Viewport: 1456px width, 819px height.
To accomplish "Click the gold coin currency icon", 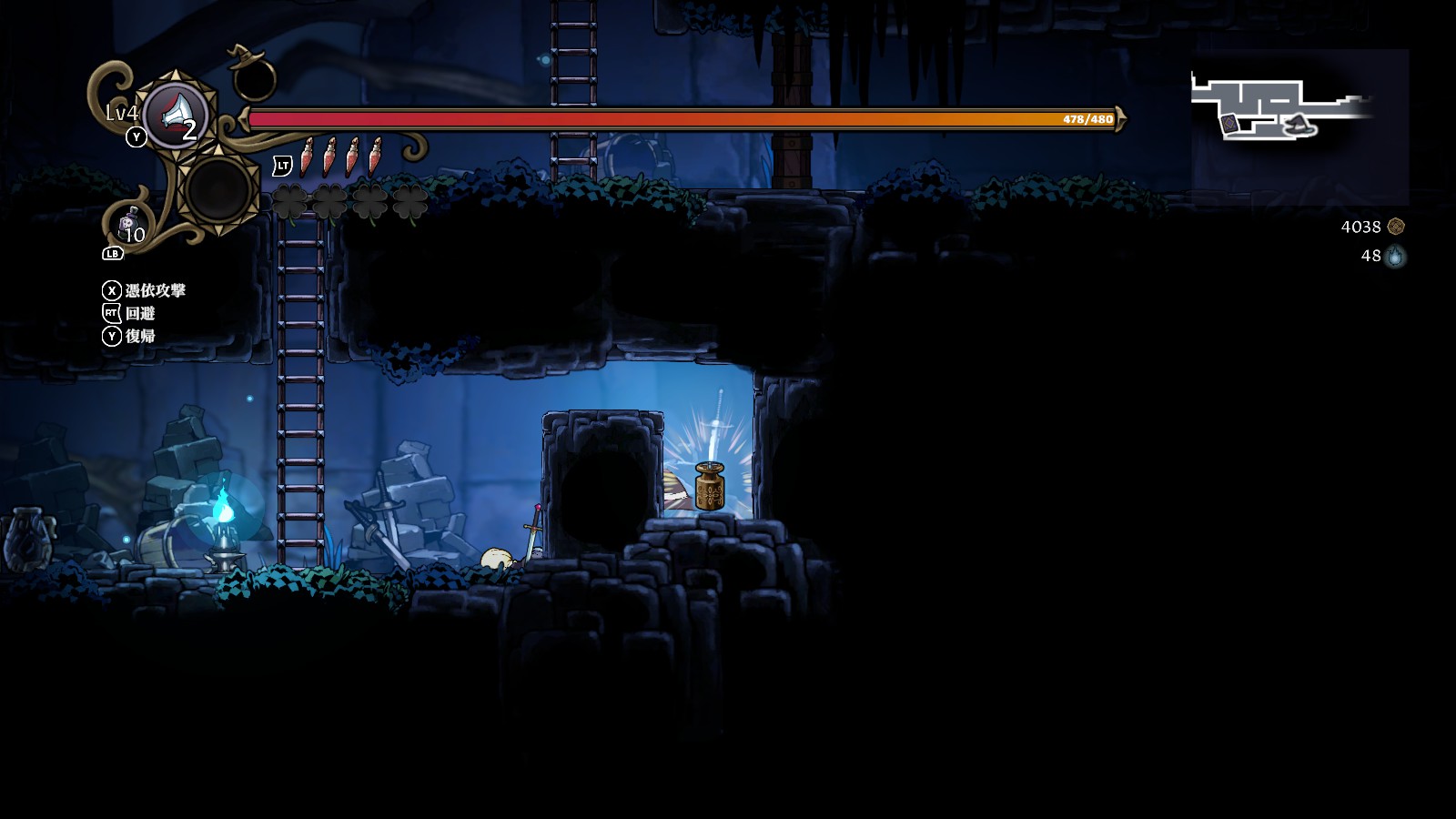I will point(1396,227).
